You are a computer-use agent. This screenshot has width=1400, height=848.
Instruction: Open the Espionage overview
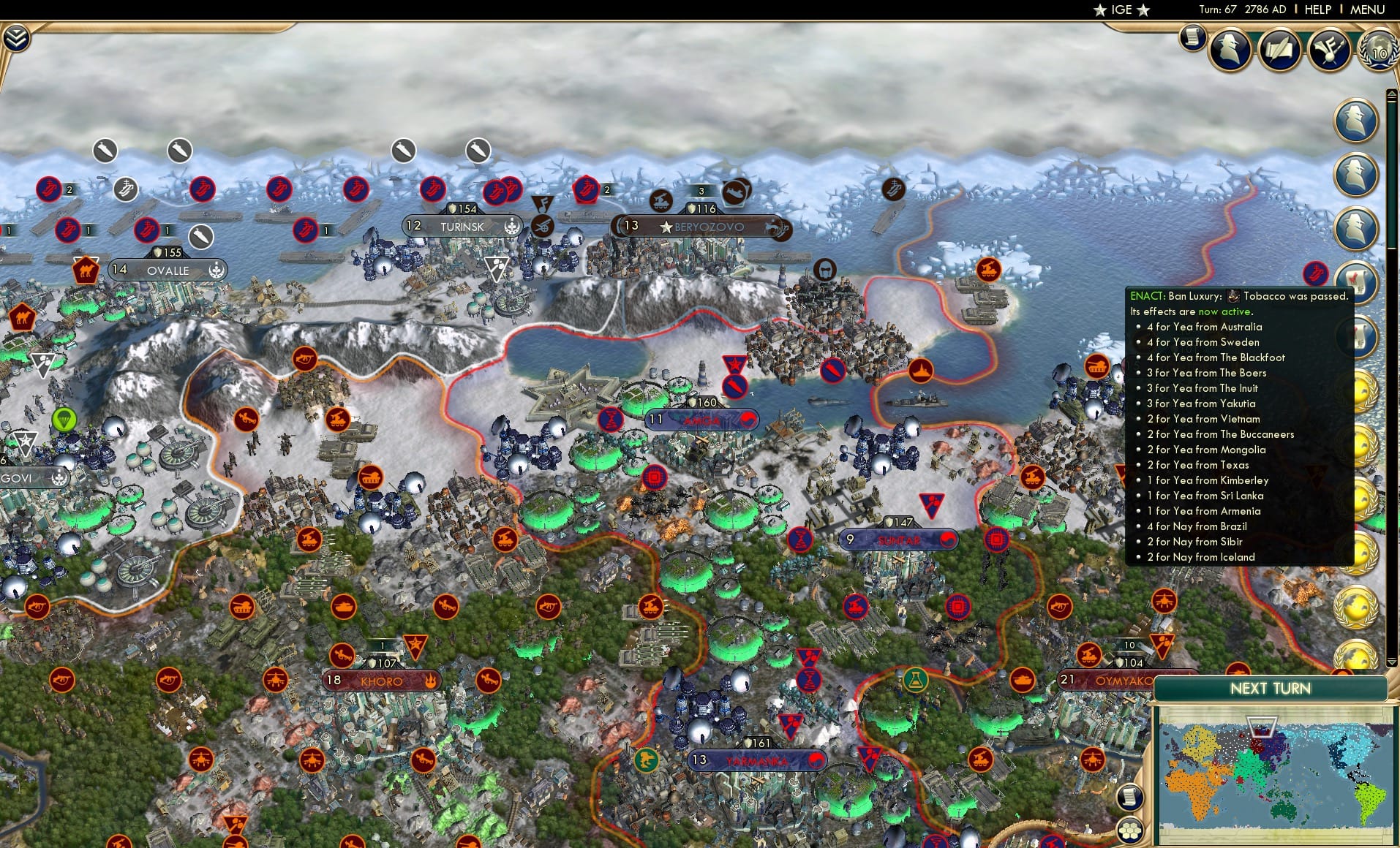pos(1230,50)
